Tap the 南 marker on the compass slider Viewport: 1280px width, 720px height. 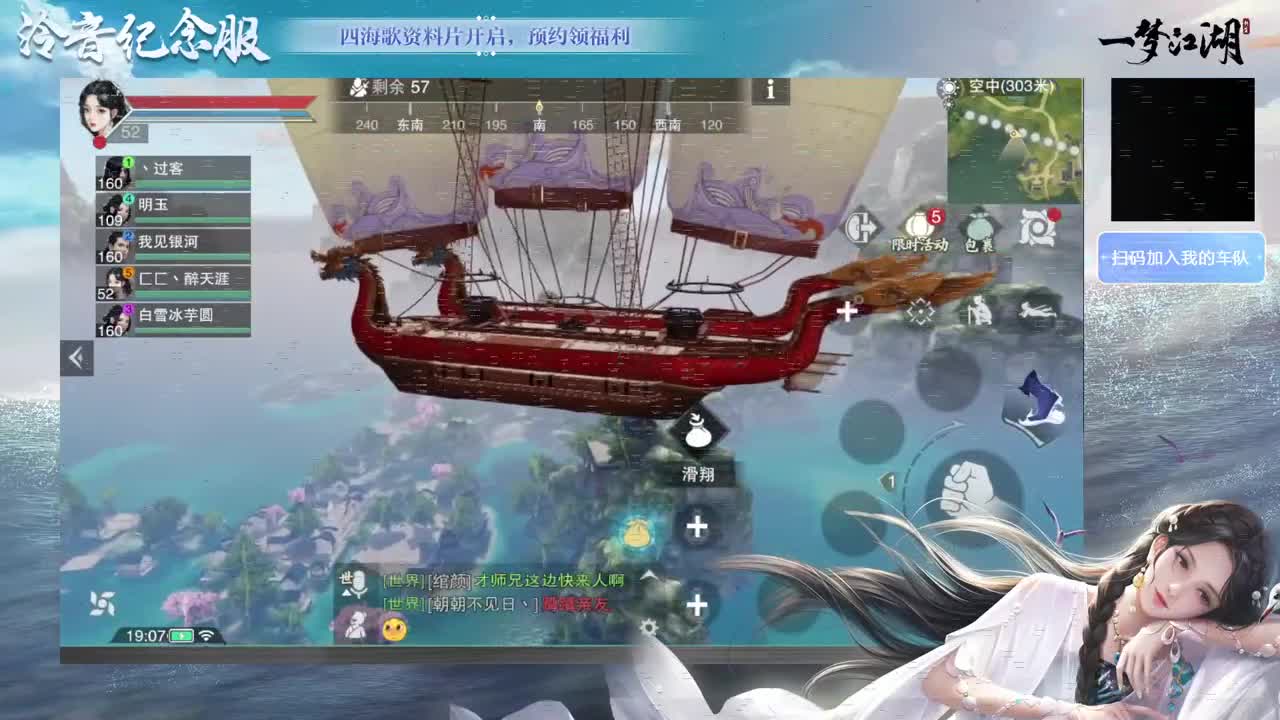(541, 127)
